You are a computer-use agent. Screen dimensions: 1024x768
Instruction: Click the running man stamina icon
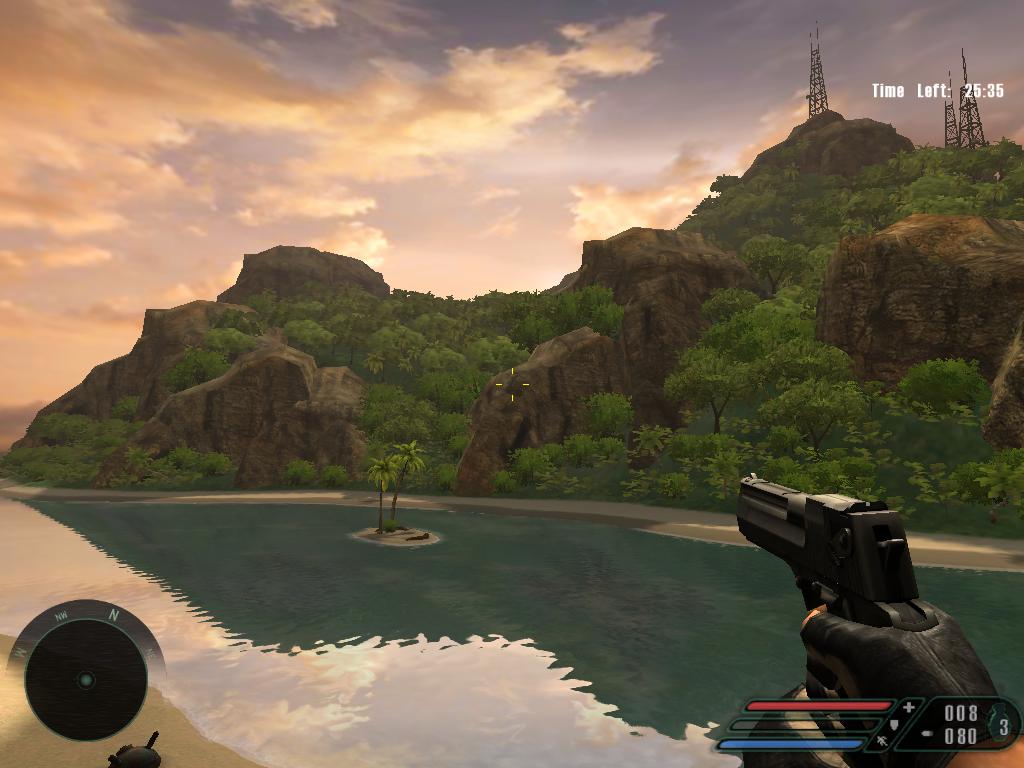pyautogui.click(x=882, y=742)
